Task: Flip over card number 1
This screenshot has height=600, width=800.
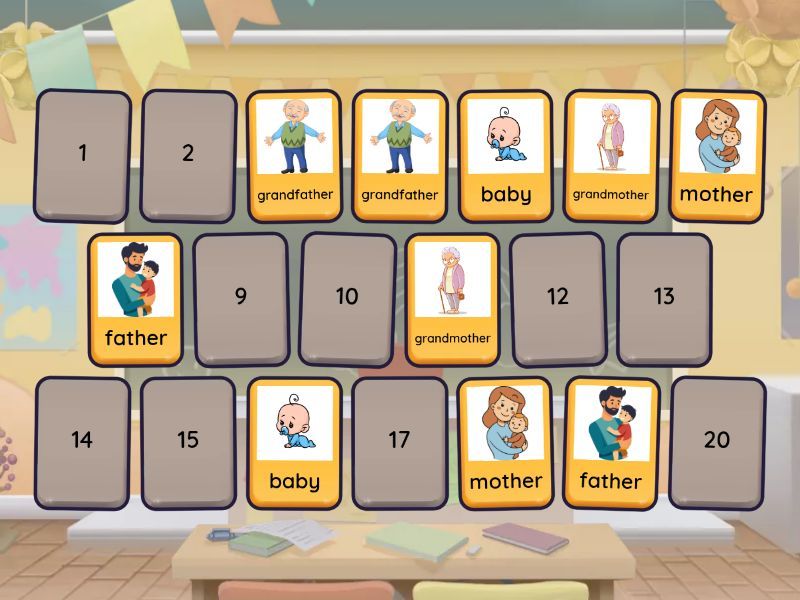Action: coord(83,155)
